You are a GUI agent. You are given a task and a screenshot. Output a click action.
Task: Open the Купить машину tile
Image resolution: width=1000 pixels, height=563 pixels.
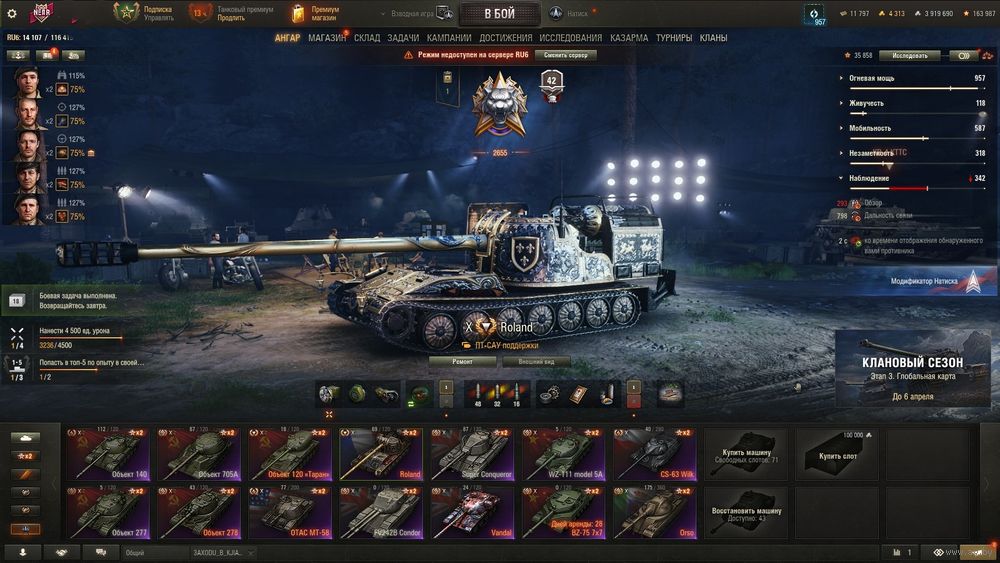point(746,454)
